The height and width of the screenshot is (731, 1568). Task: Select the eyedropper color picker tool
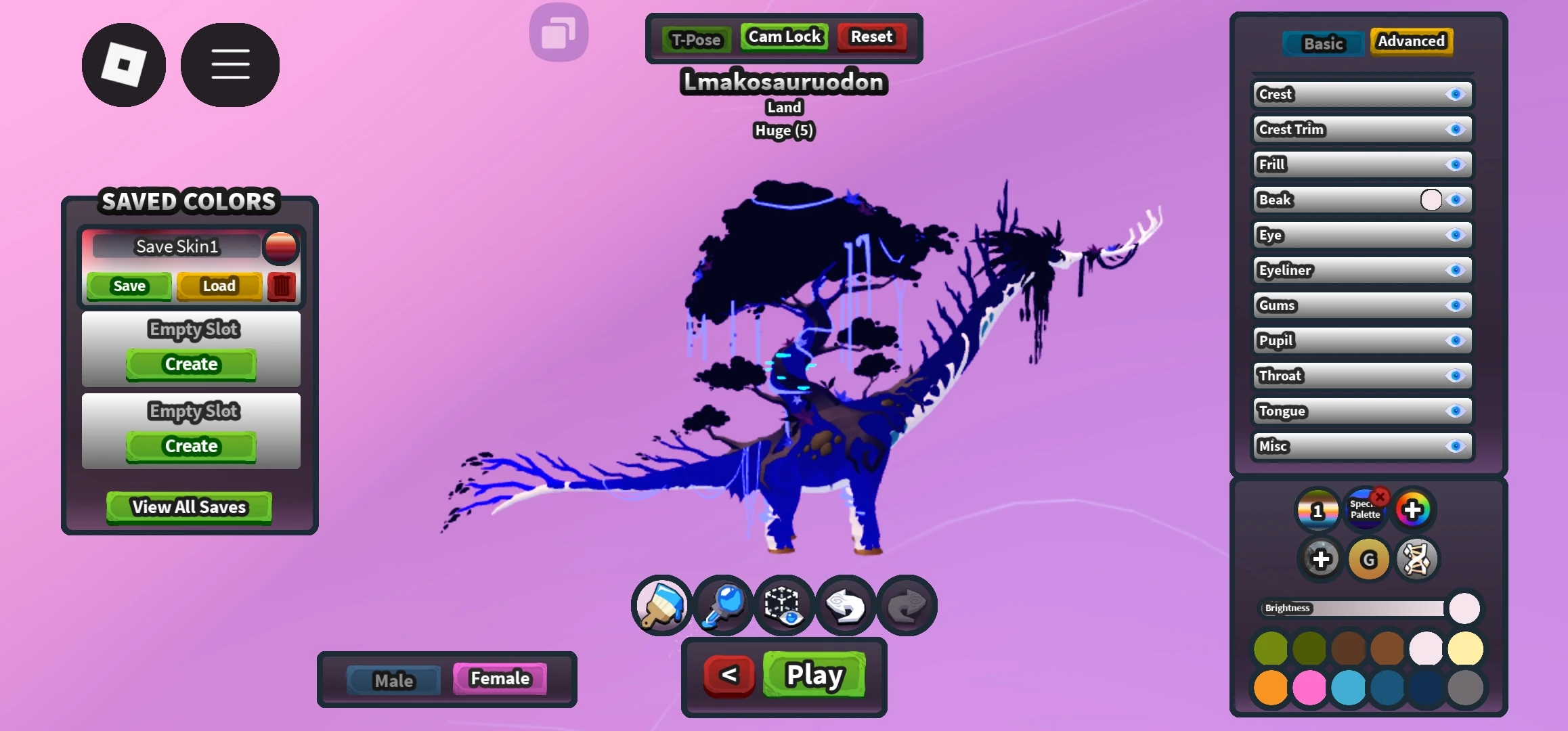(722, 606)
